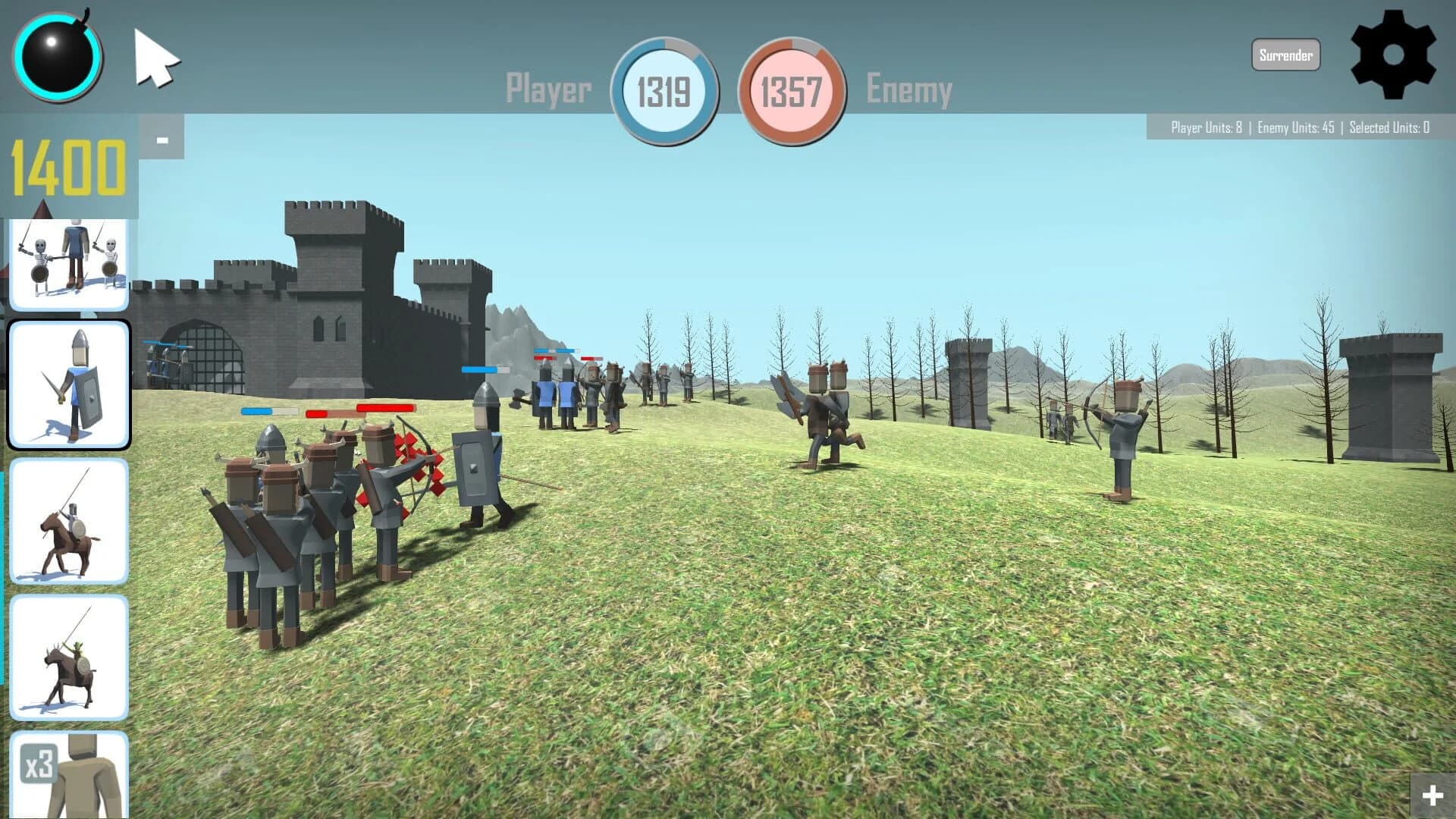Expand more units with the plus button

click(1432, 795)
